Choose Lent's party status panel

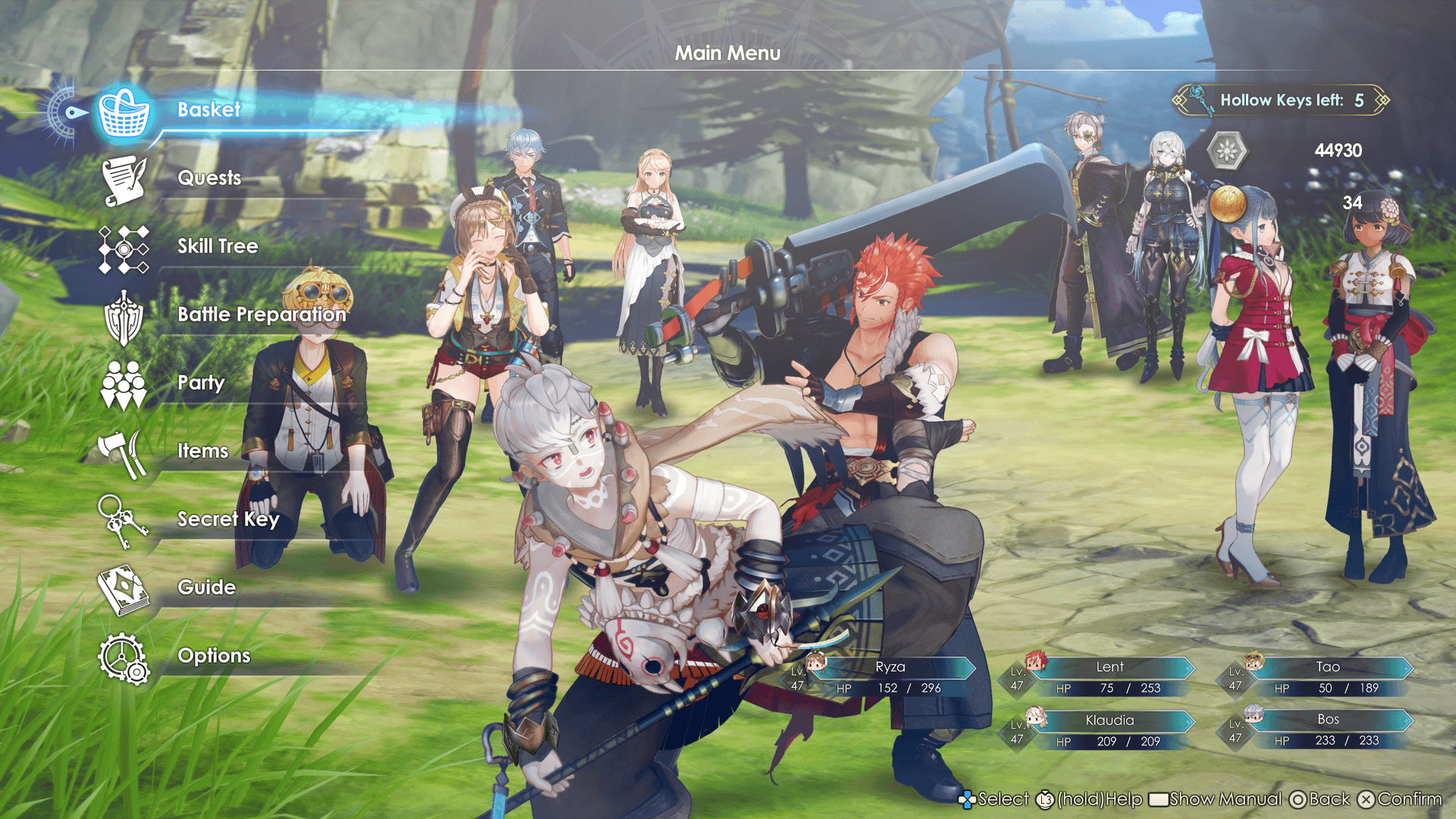click(1109, 677)
